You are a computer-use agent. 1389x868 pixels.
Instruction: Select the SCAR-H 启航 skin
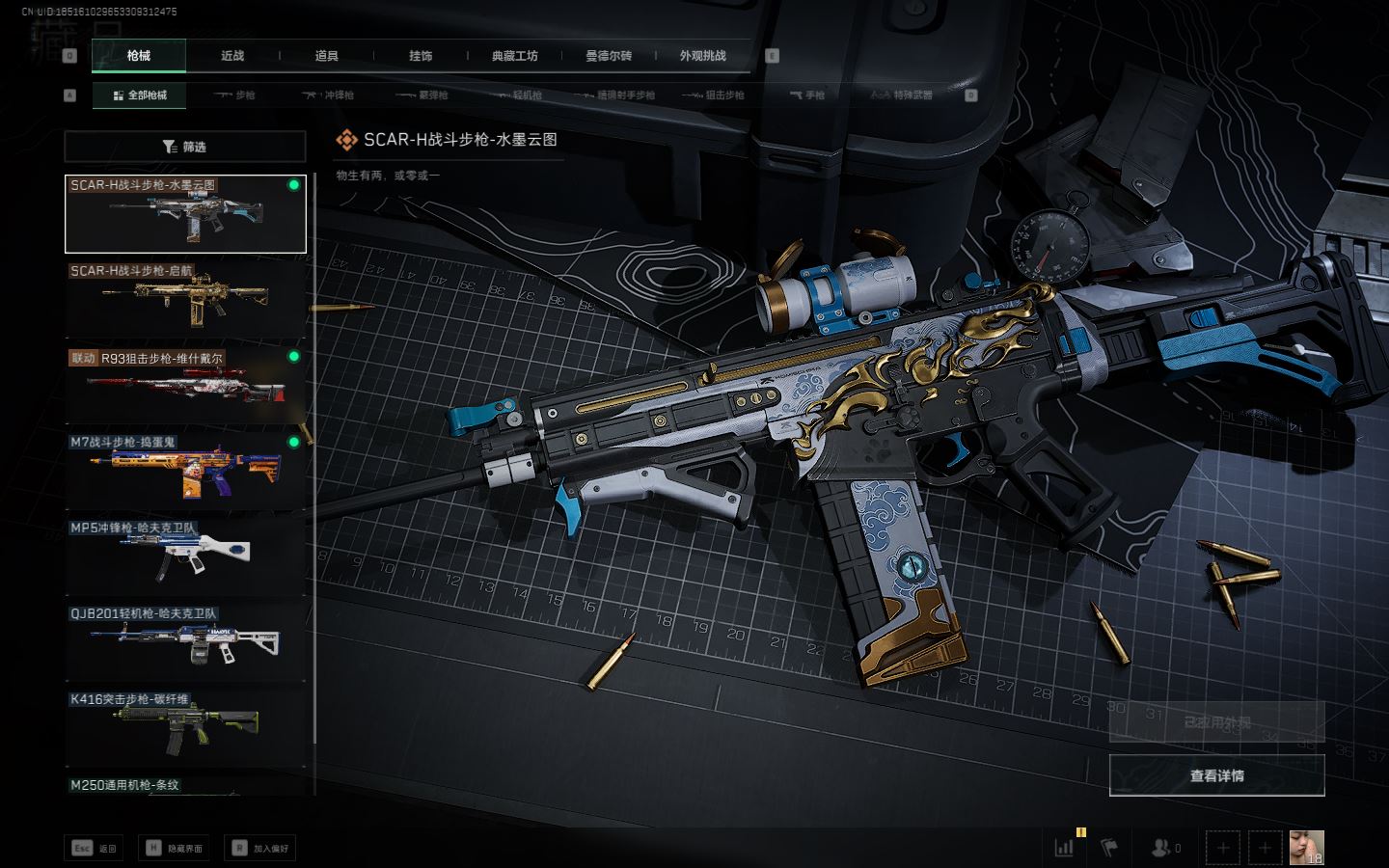185,299
